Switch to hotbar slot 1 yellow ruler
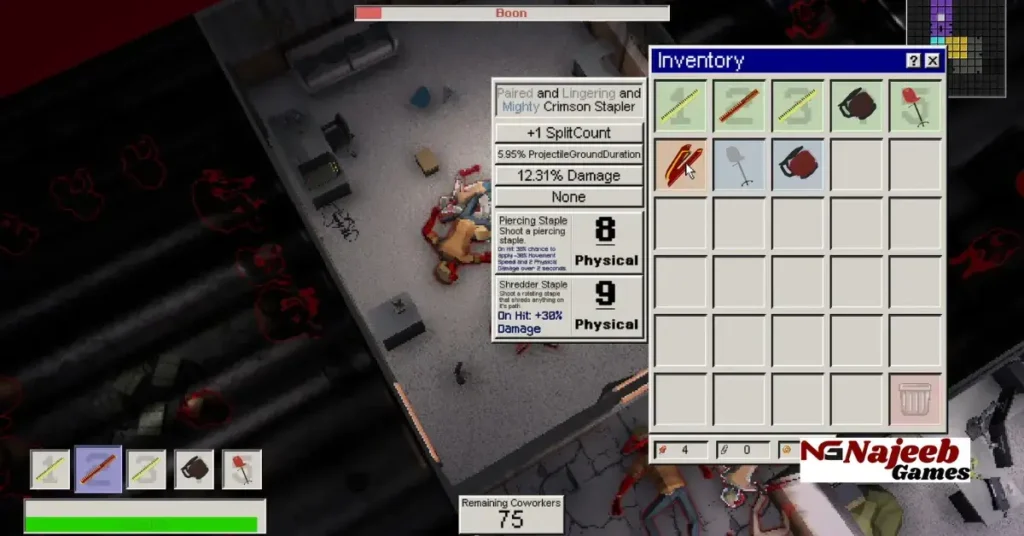Screen dimensions: 1024x536 pos(51,469)
